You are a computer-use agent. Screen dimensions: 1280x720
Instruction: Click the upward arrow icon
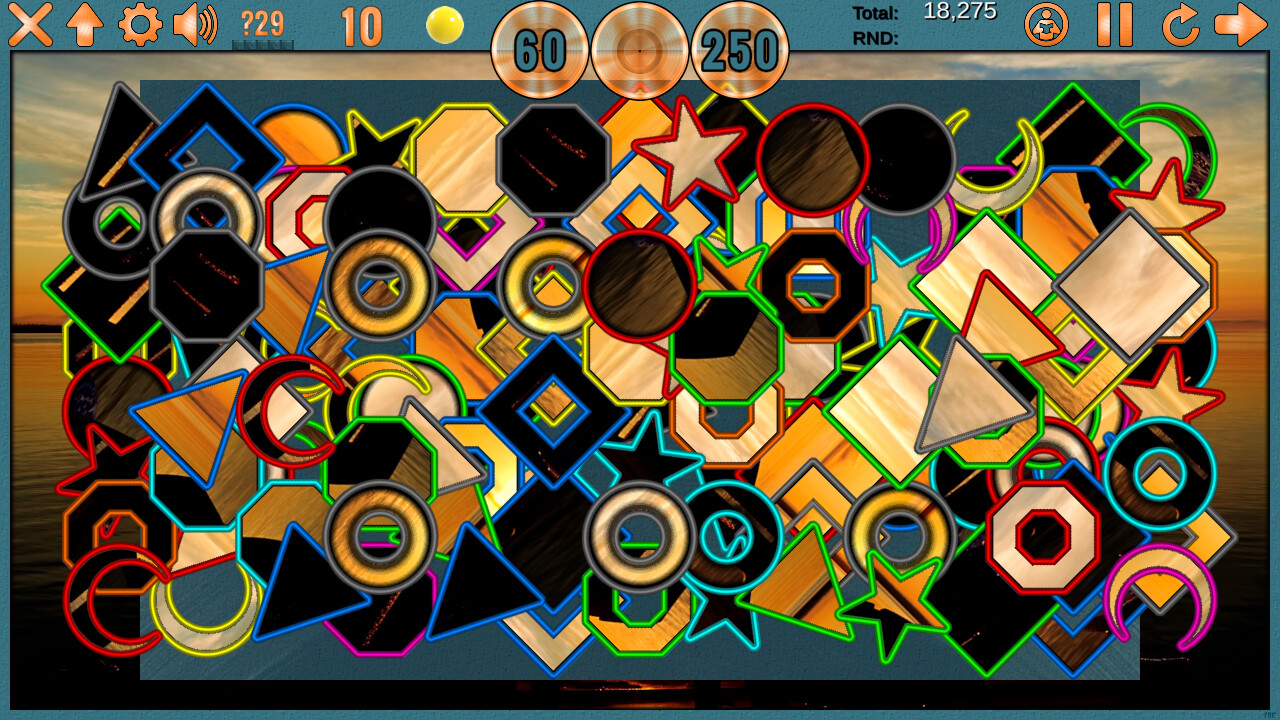86,25
